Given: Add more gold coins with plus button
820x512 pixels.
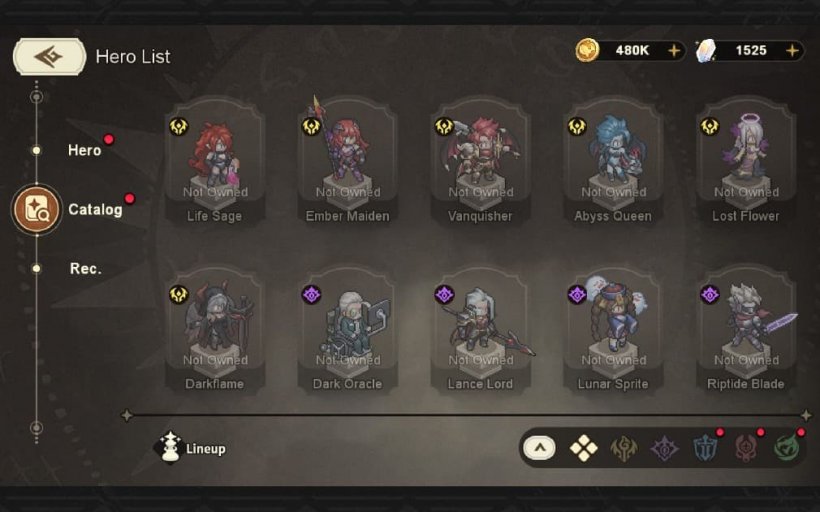Looking at the screenshot, I should [x=674, y=51].
